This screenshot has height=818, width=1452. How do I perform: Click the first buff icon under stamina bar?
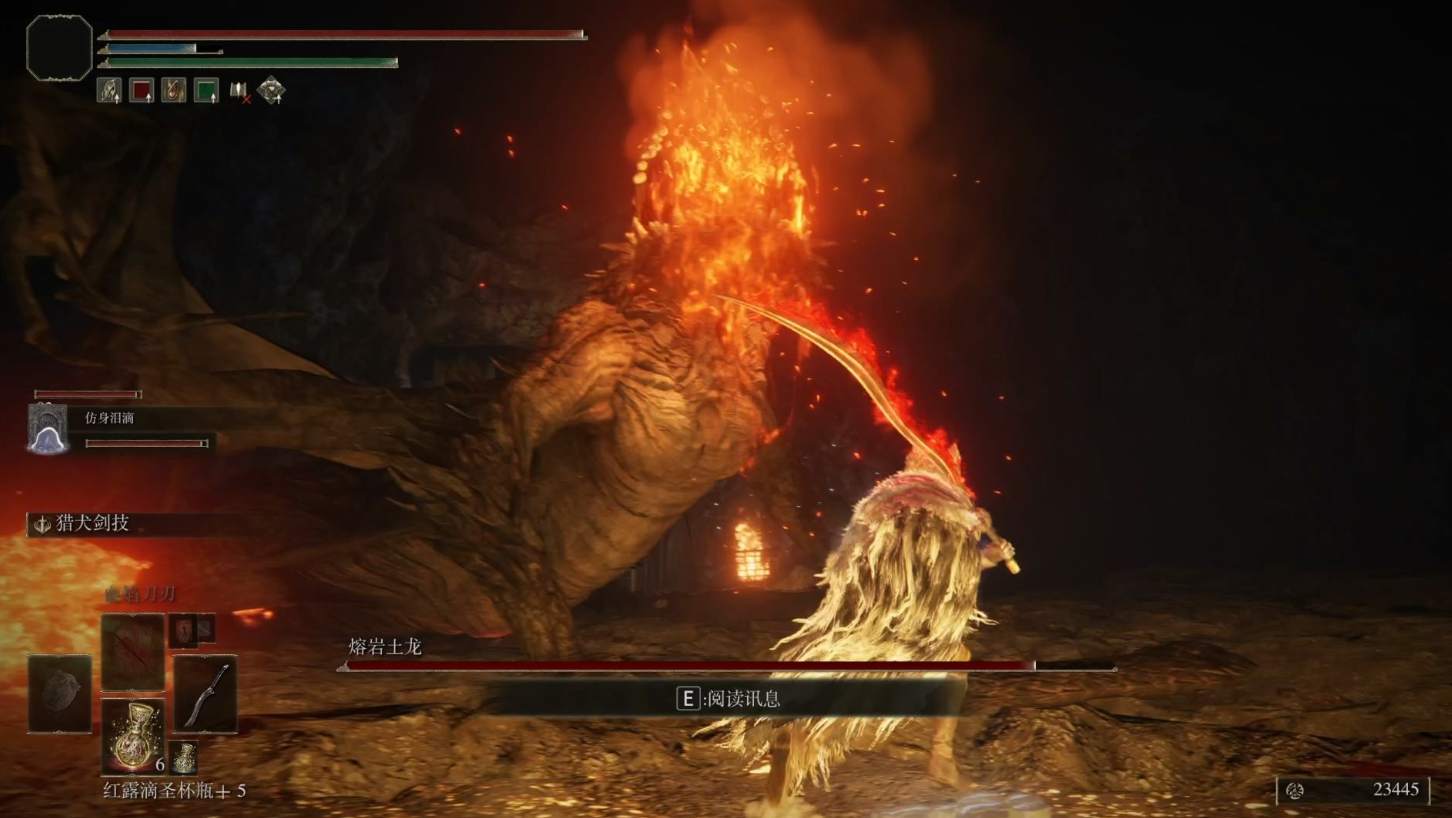pos(109,90)
